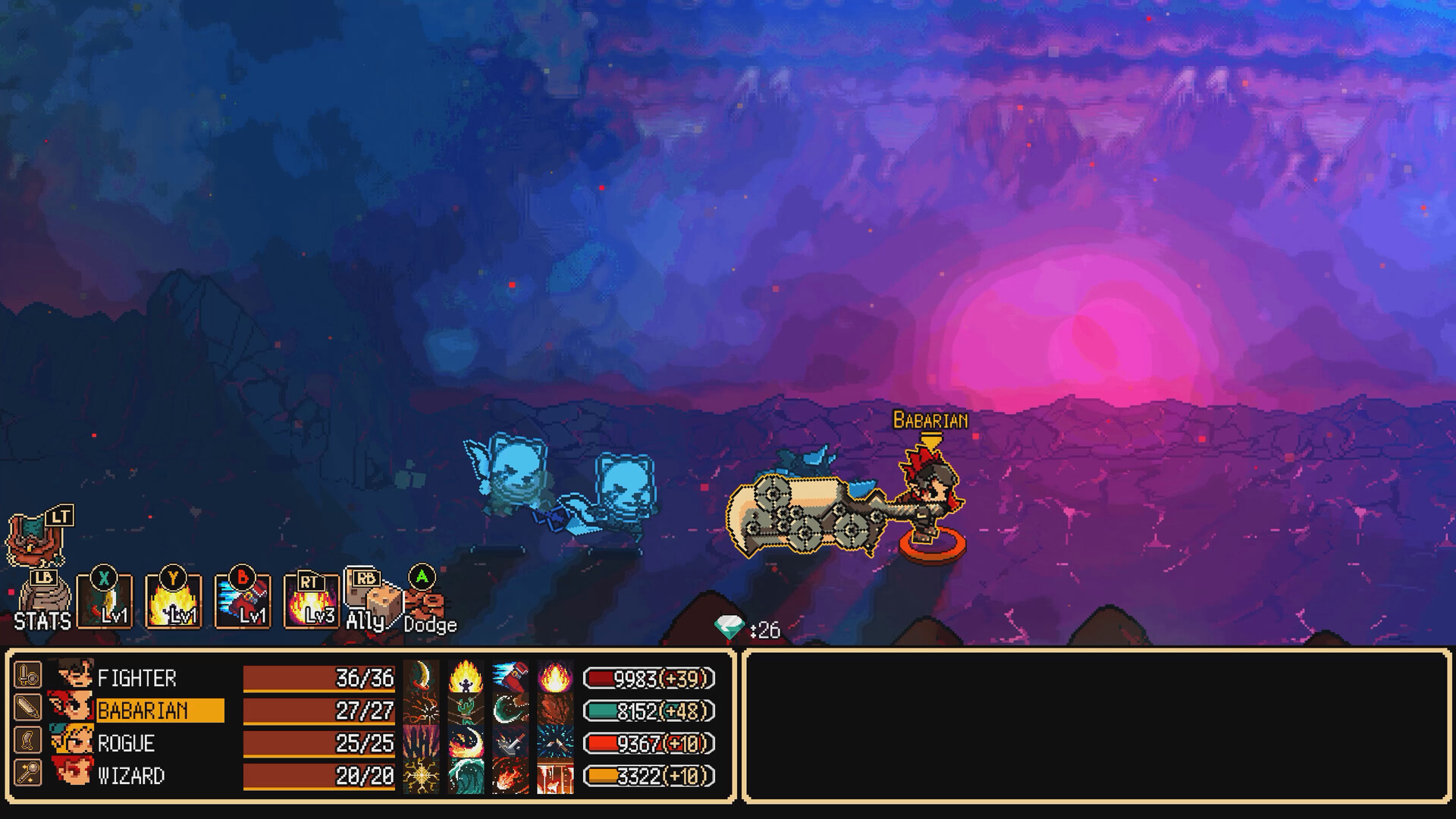Viewport: 1456px width, 819px height.
Task: Select the crescent moon skill icon in Fighter's row
Action: (x=422, y=675)
